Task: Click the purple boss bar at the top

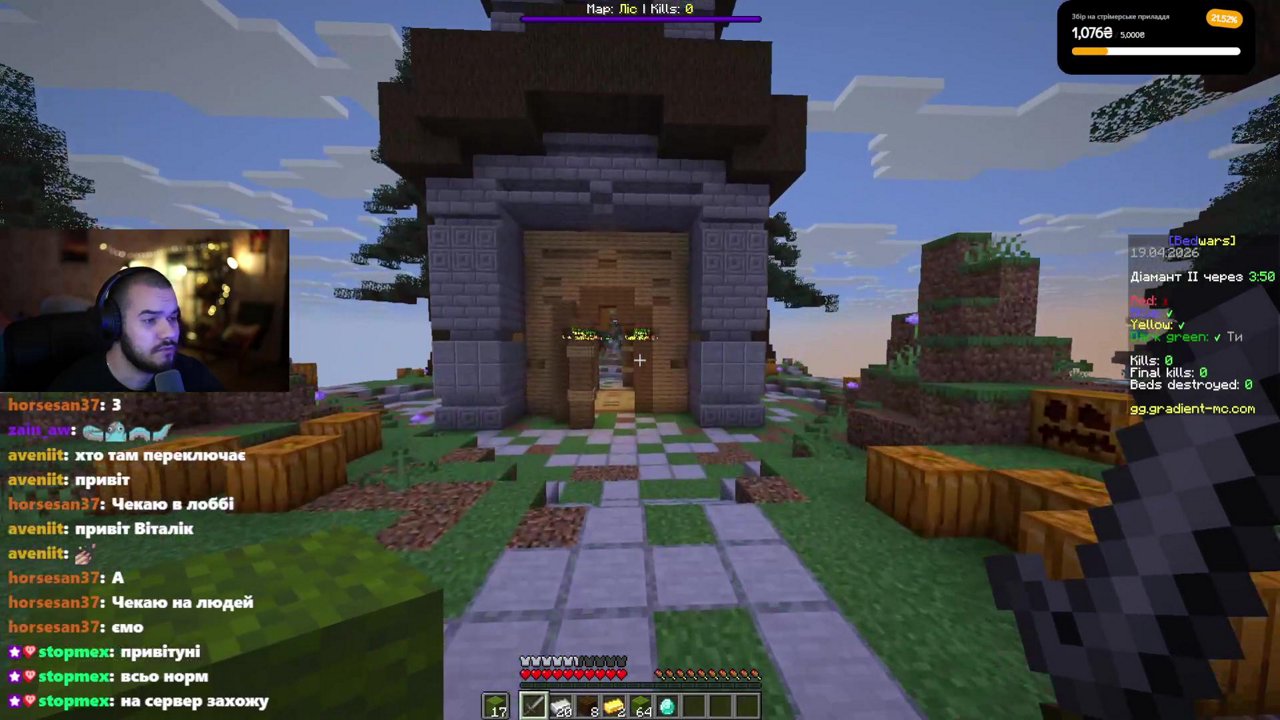Action: pos(640,19)
